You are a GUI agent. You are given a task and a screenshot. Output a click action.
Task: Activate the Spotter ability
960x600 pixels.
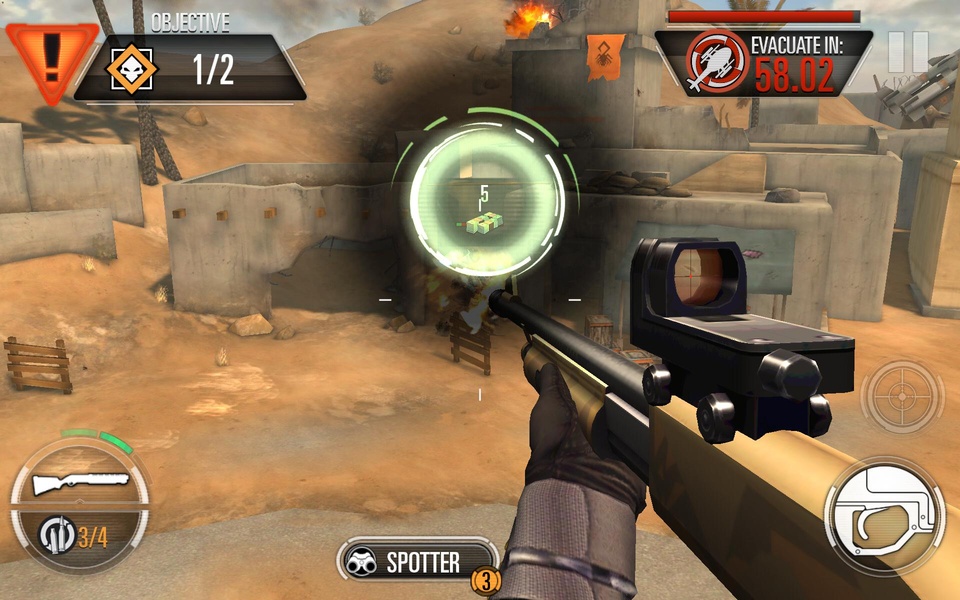coord(419,562)
